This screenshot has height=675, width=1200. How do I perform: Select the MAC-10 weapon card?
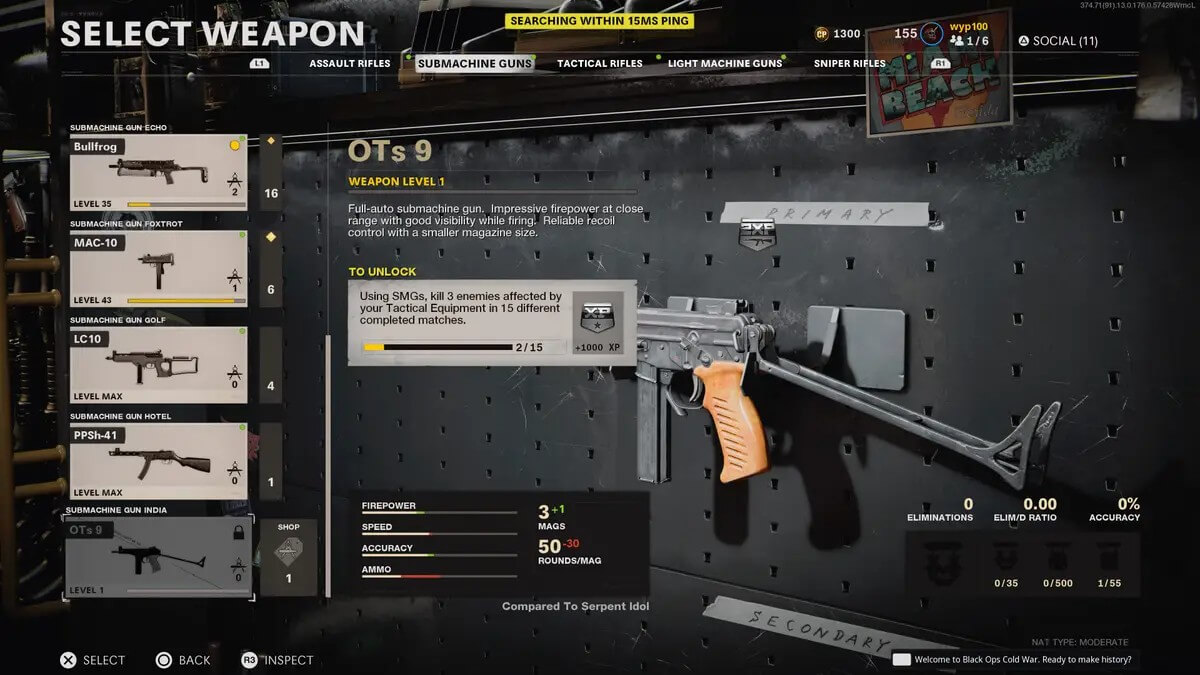[158, 269]
